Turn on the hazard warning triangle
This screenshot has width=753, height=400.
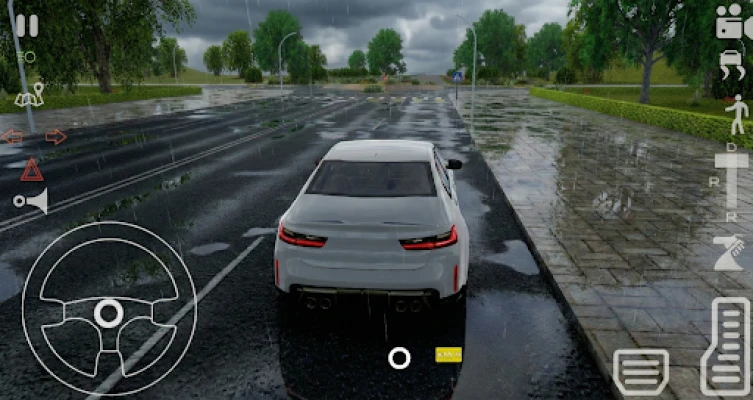coord(31,169)
